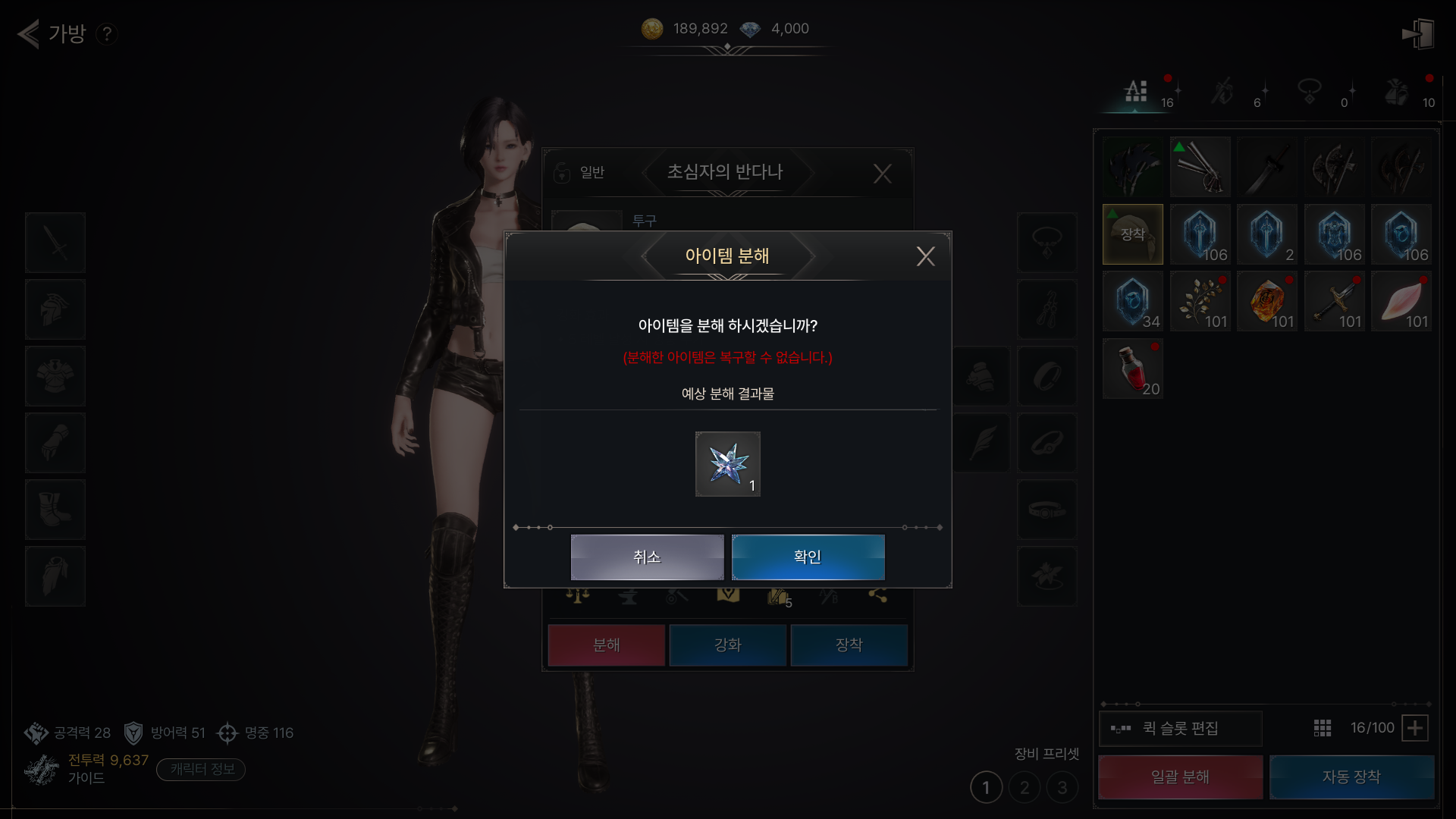Open 캐릭터 정보 character info
Viewport: 1456px width, 819px height.
click(201, 769)
